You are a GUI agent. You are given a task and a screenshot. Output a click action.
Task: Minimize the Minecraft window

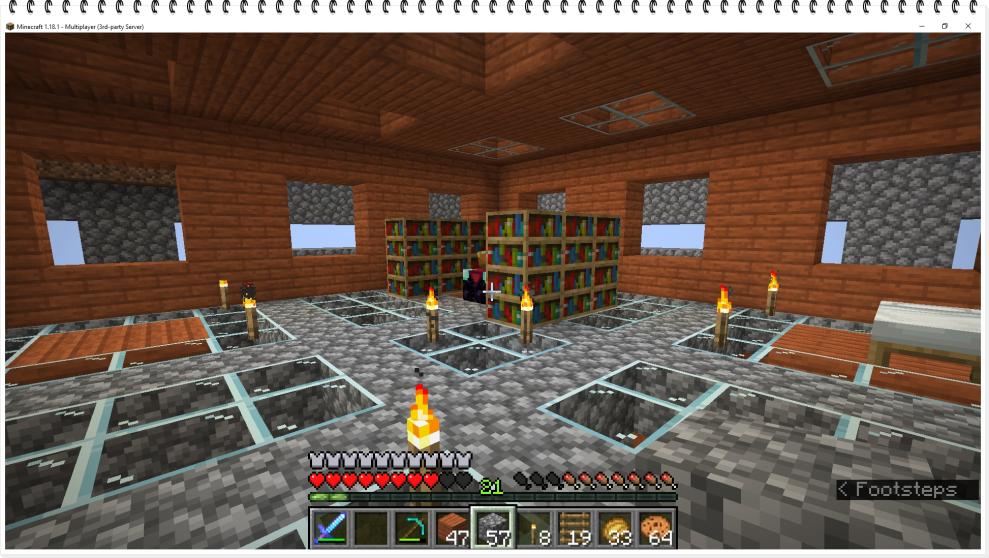click(x=921, y=26)
